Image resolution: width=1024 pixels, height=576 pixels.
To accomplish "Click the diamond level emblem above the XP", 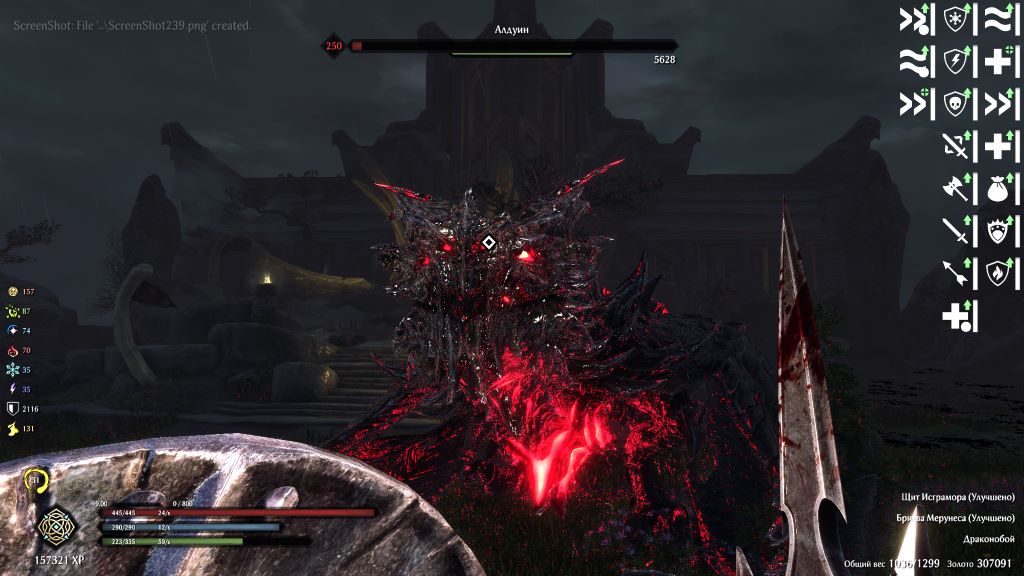I will (x=51, y=524).
